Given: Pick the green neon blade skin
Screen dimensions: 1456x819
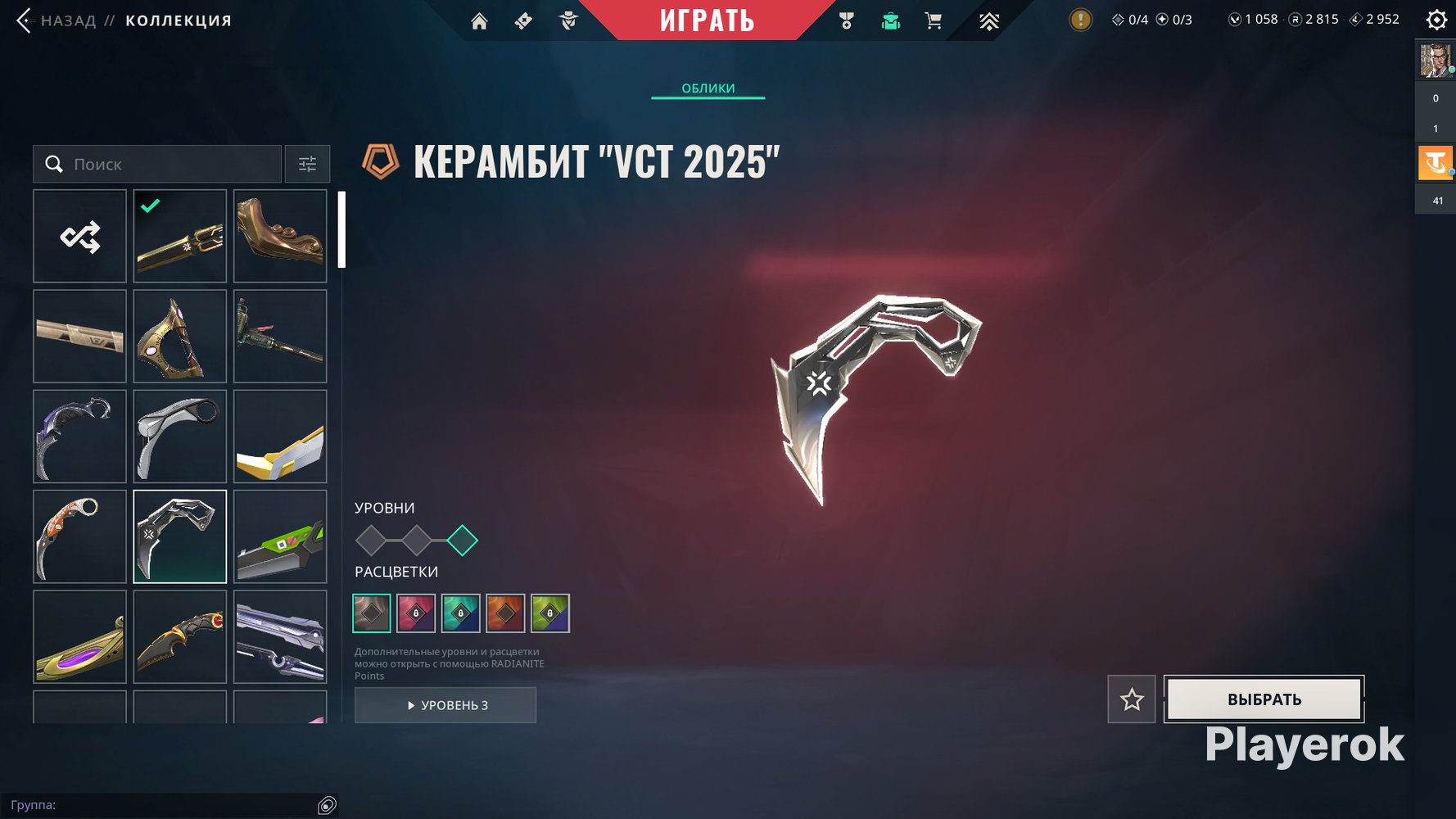Looking at the screenshot, I should pyautogui.click(x=280, y=536).
